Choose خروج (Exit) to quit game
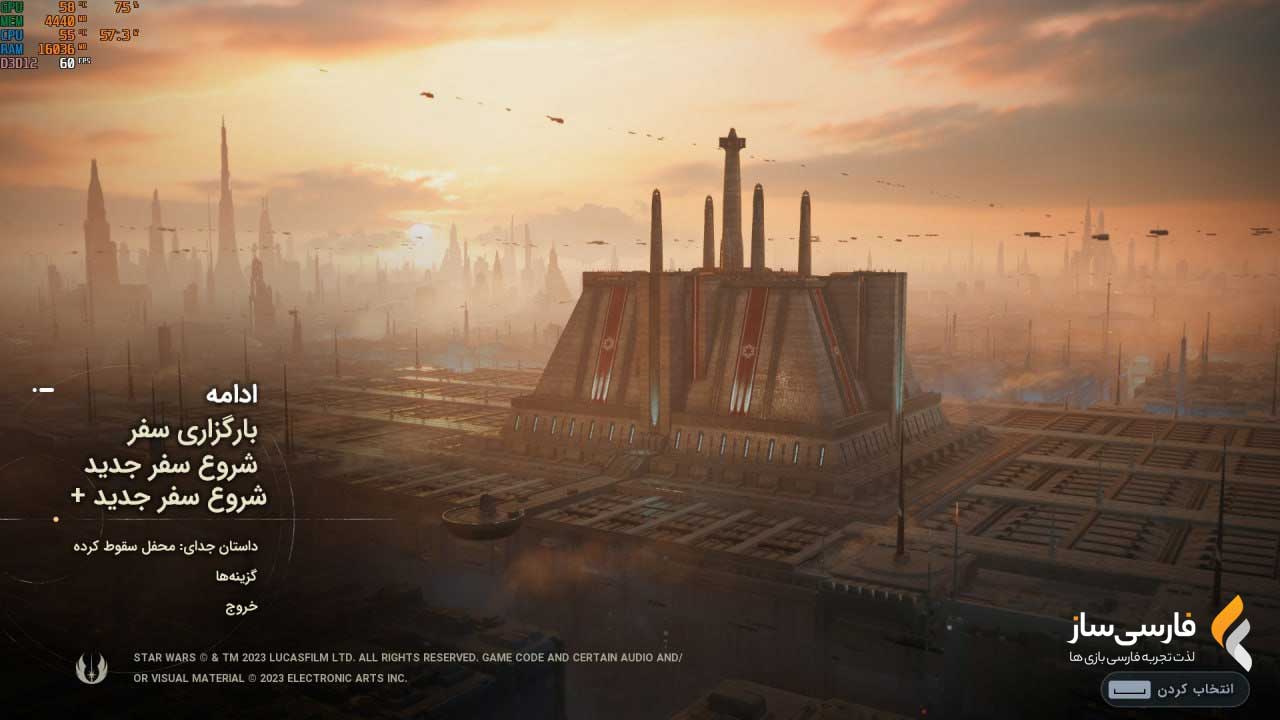1280x720 pixels. [x=241, y=607]
